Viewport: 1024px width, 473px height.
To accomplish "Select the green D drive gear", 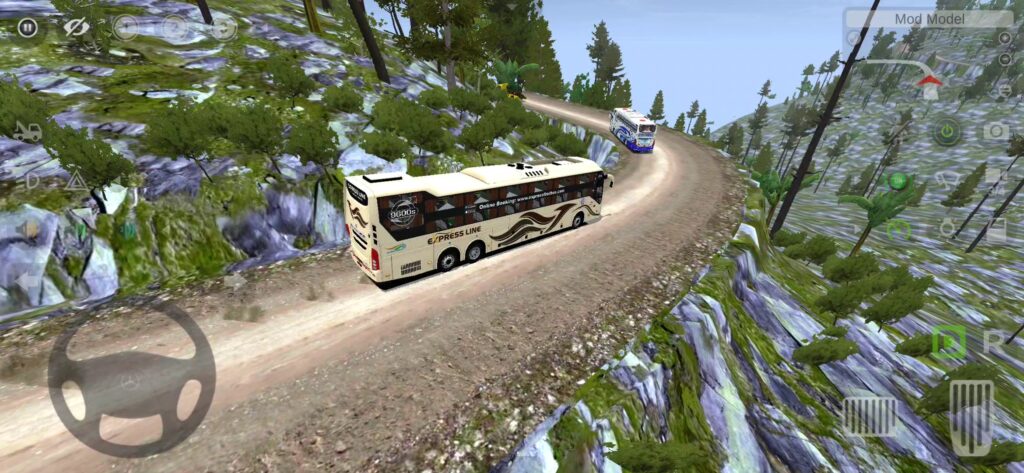I will (x=947, y=343).
